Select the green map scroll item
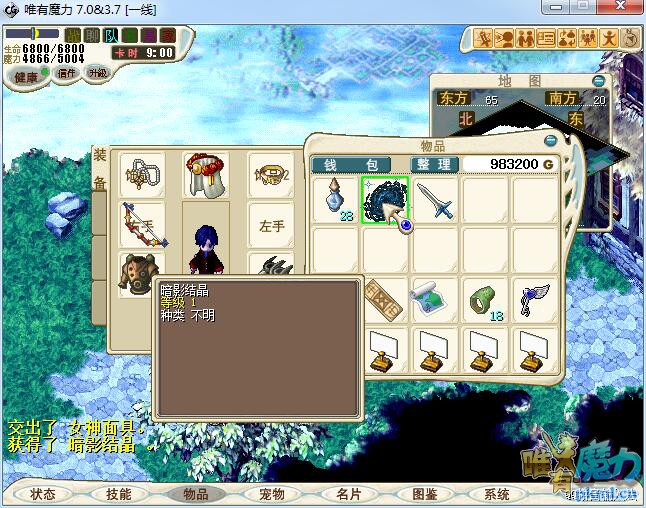 [x=435, y=298]
